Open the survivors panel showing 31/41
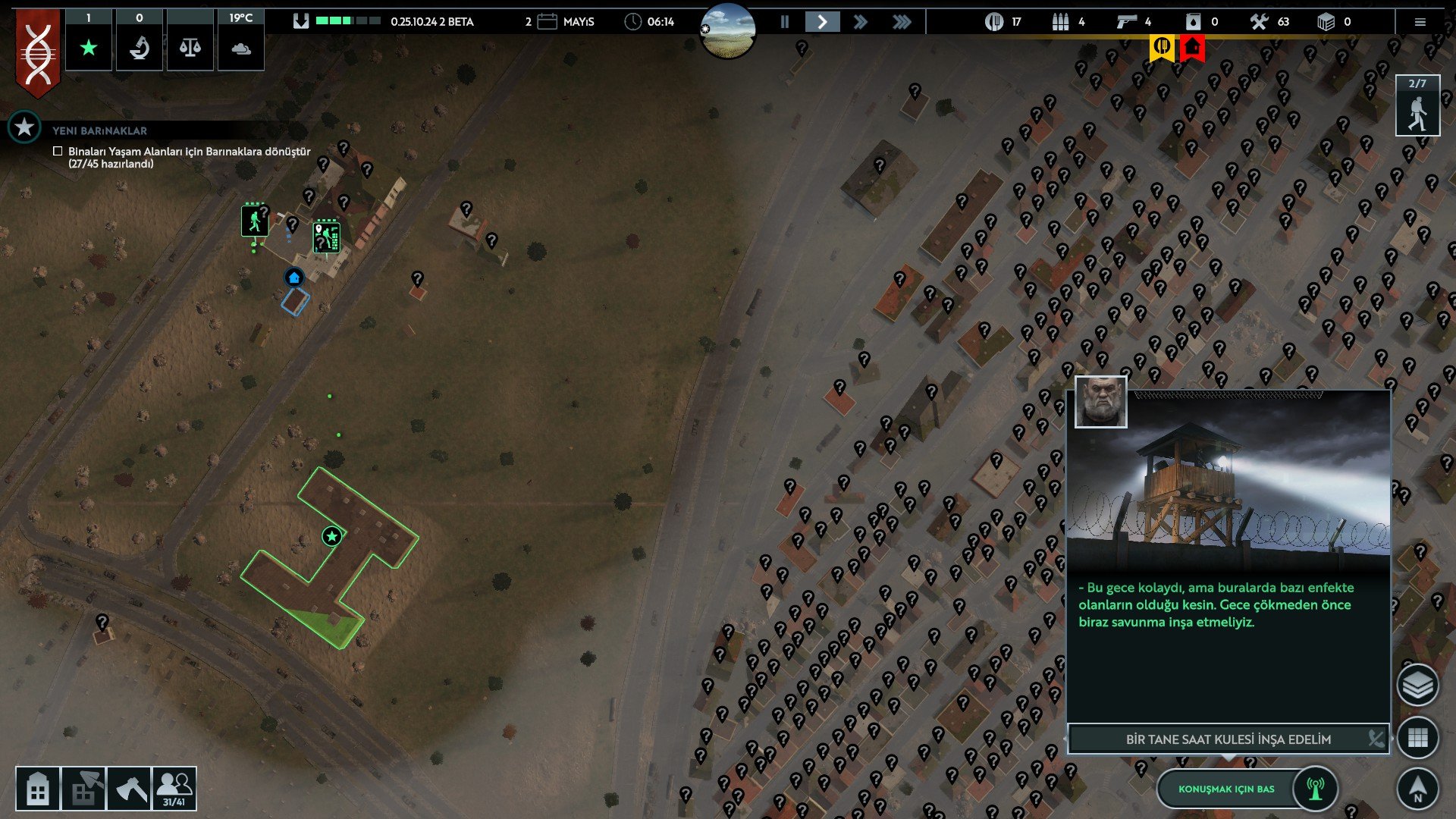 (174, 789)
